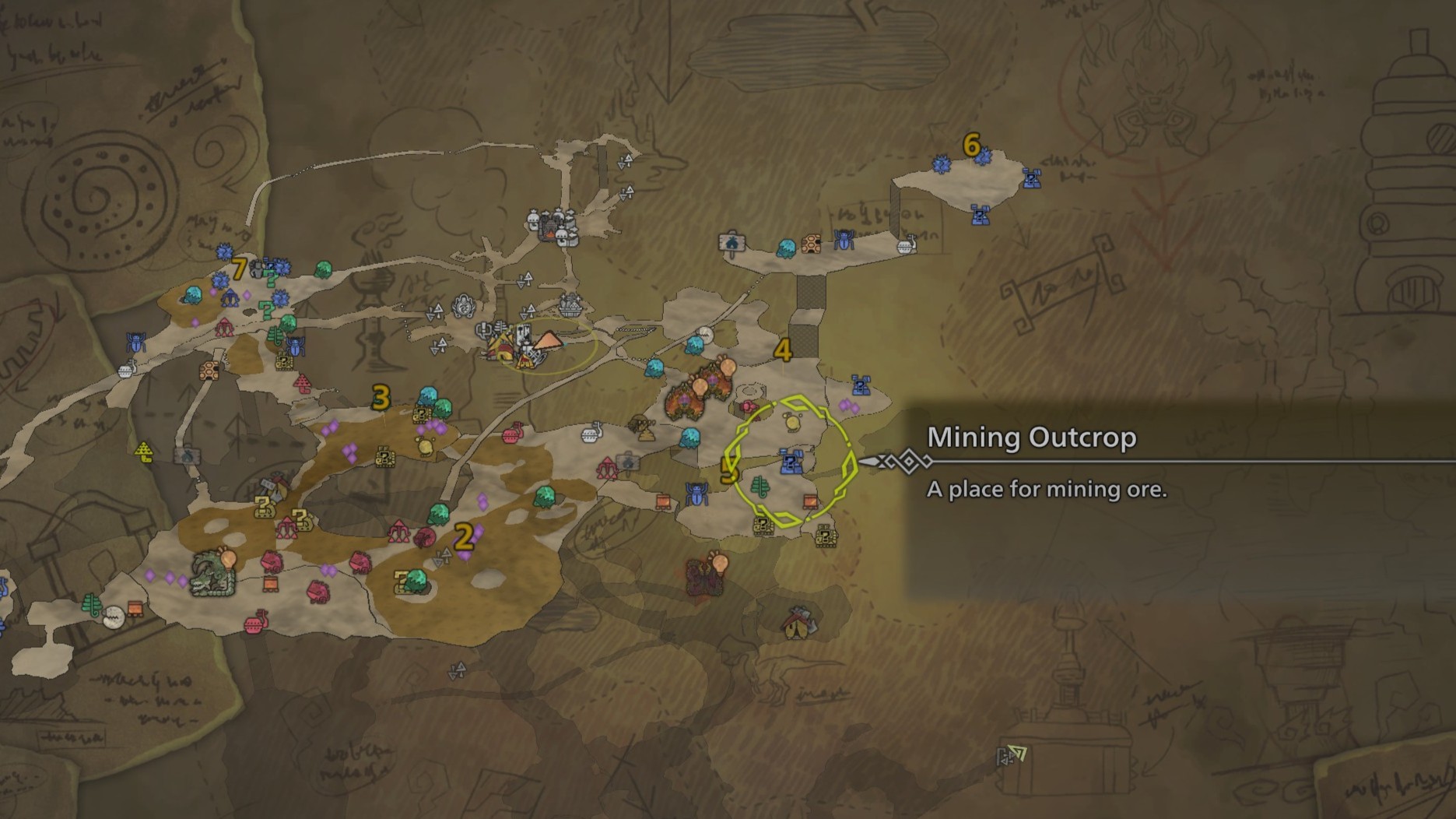The image size is (1456, 819).
Task: Choose the honeycomb marker beside the camp signpost
Action: (812, 244)
